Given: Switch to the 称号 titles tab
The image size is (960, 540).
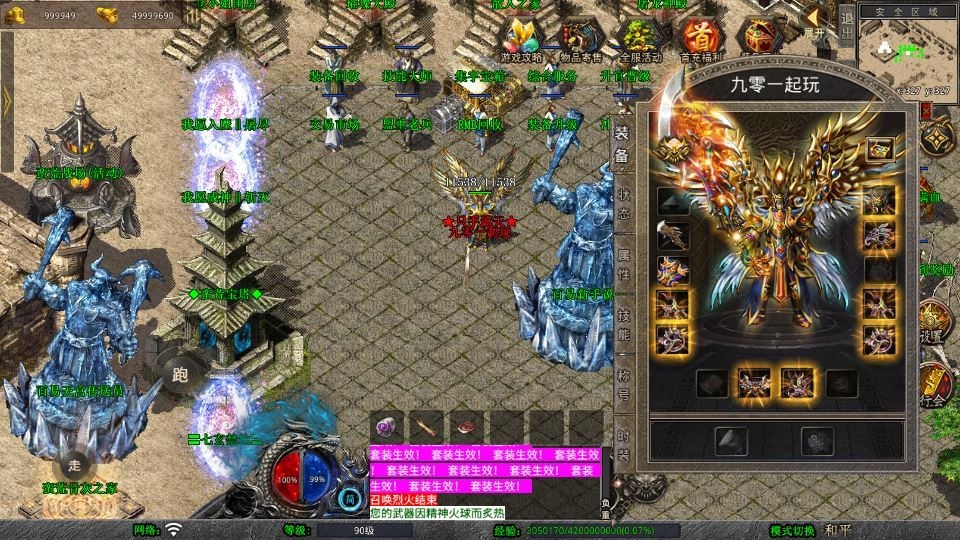Looking at the screenshot, I should (622, 384).
